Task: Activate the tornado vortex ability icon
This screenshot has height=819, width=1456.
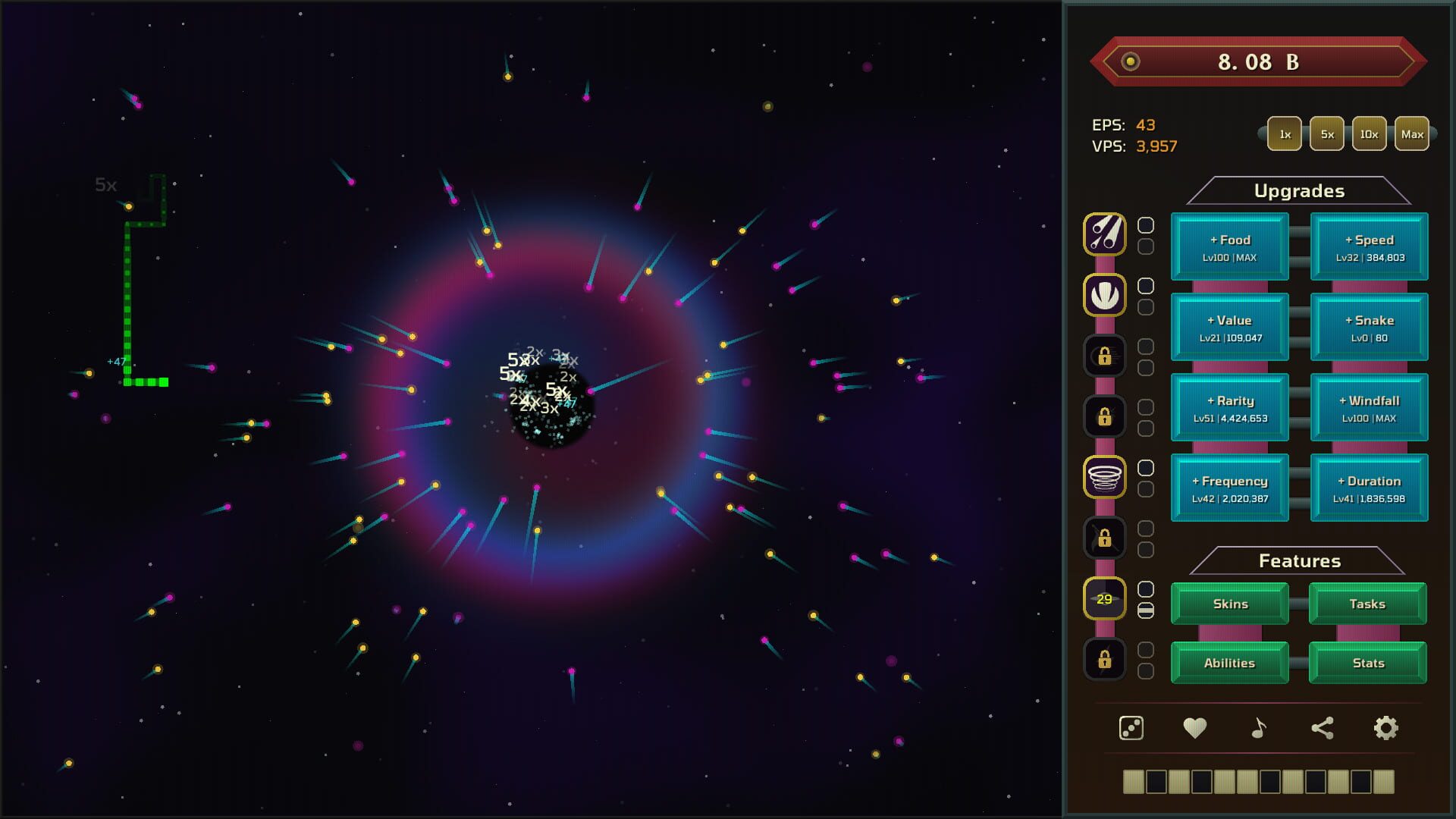Action: (1105, 476)
